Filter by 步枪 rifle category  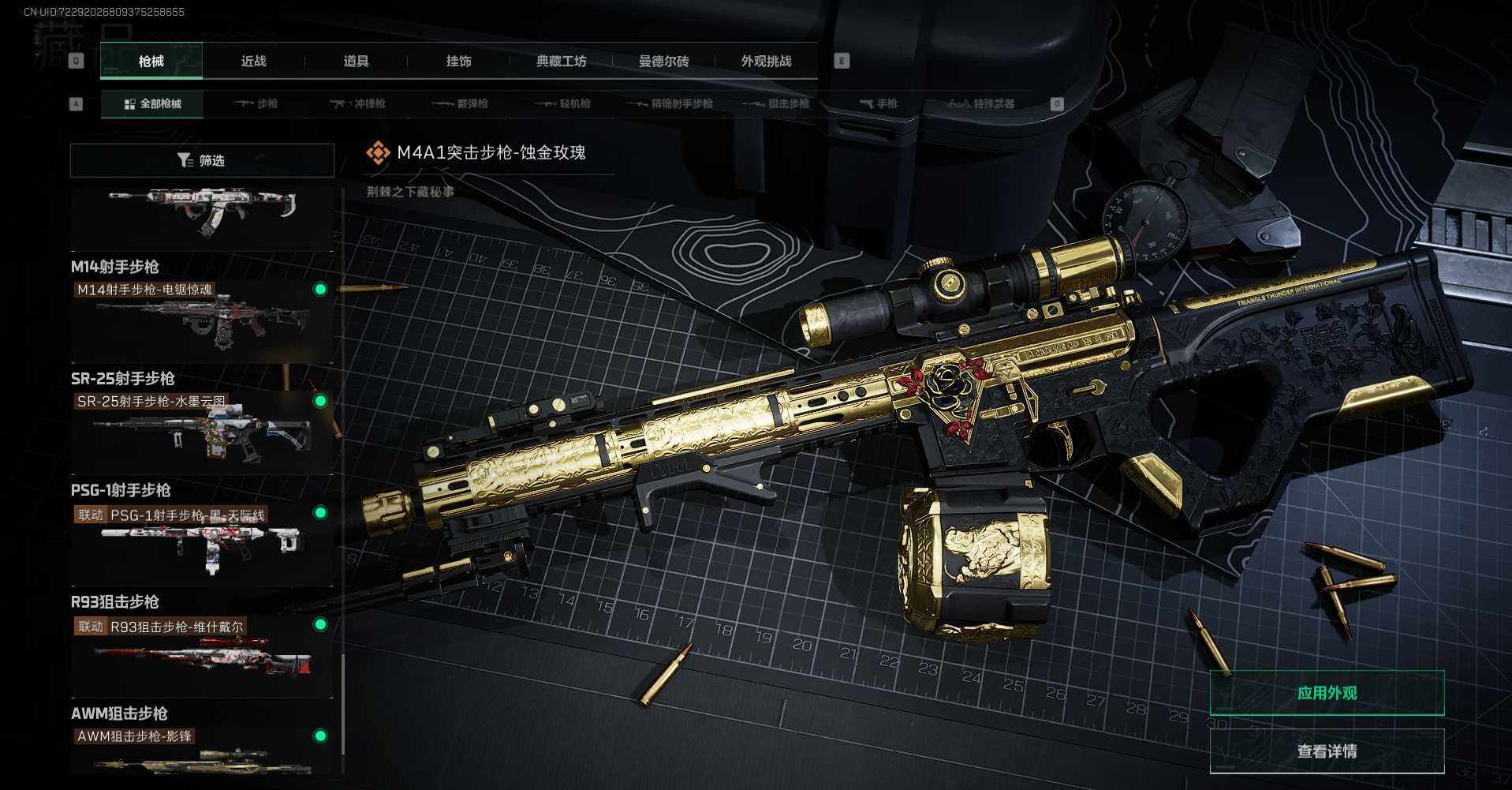tap(256, 103)
